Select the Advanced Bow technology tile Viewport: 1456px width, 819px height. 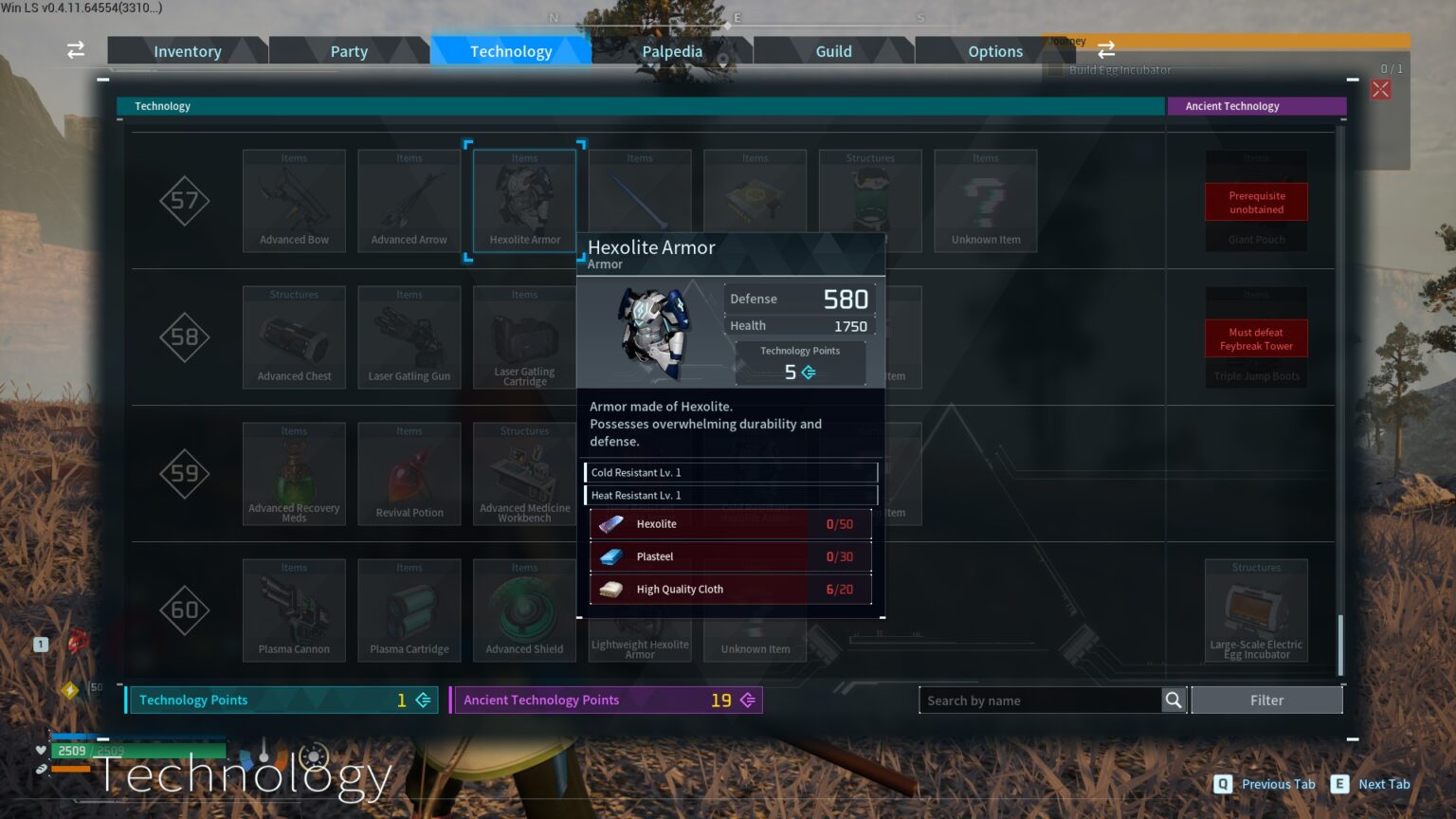[x=294, y=201]
